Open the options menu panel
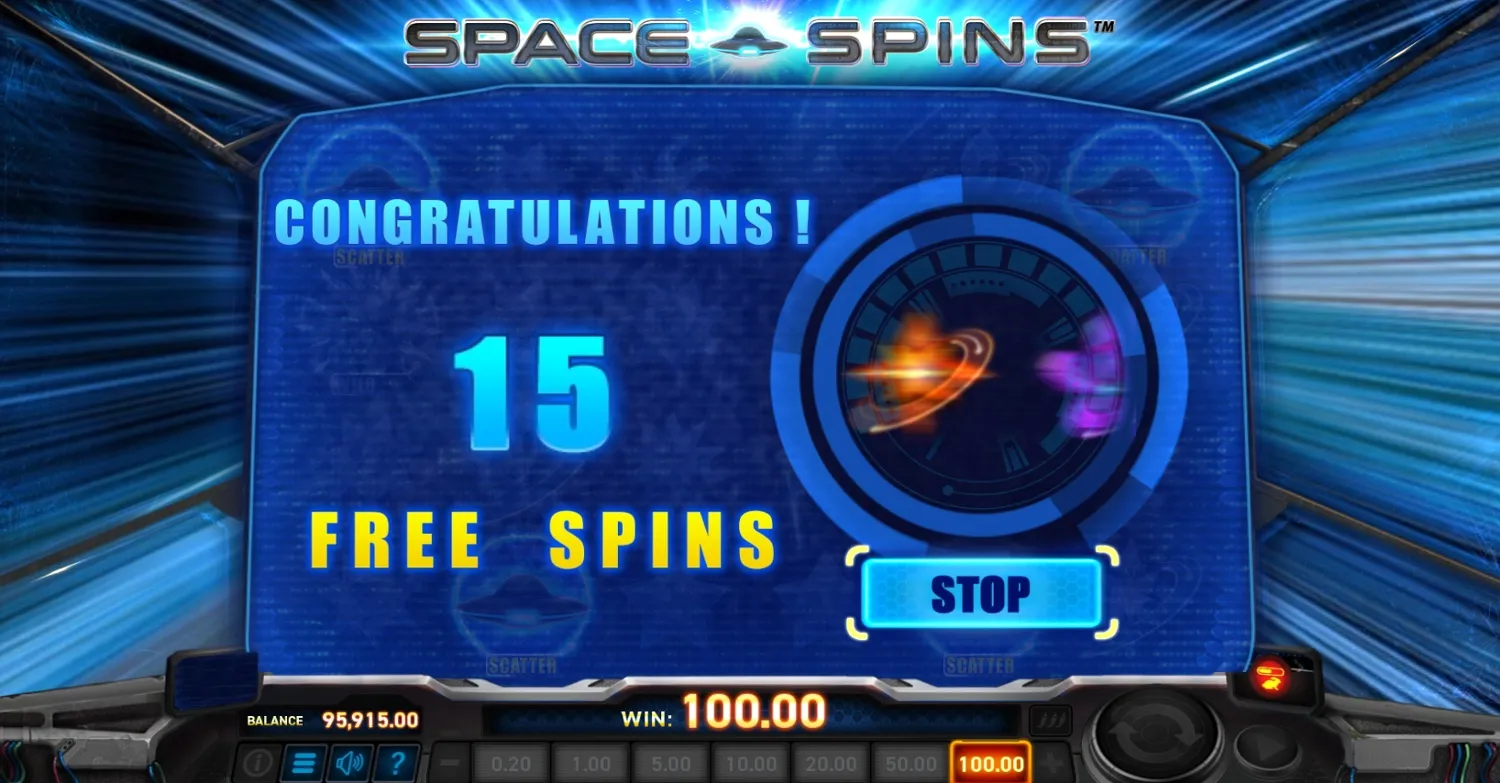The width and height of the screenshot is (1500, 783). point(302,762)
